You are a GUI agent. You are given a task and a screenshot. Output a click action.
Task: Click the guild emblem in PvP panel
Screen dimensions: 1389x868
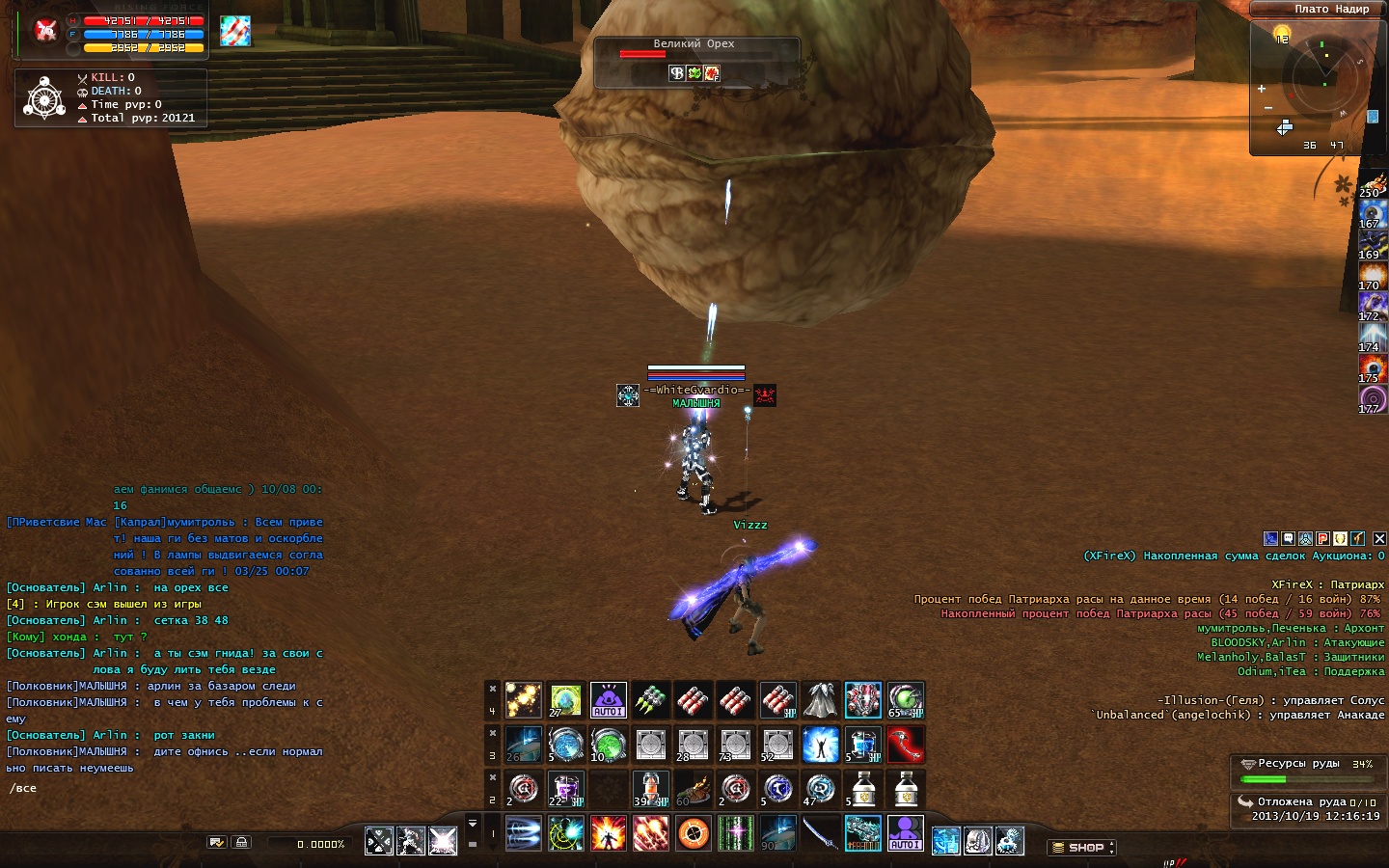pyautogui.click(x=44, y=97)
